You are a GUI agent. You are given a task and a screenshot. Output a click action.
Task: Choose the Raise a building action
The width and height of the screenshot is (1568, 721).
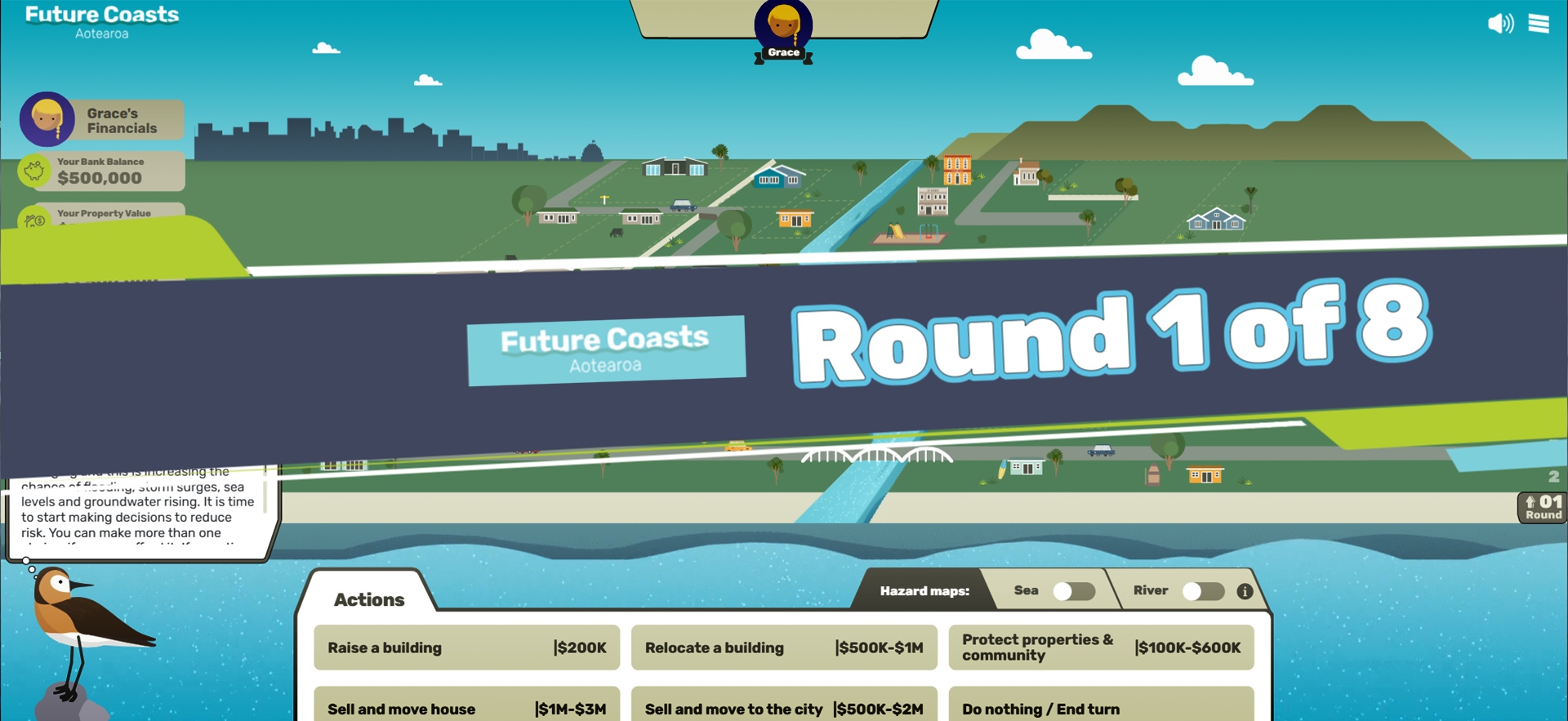coord(465,648)
